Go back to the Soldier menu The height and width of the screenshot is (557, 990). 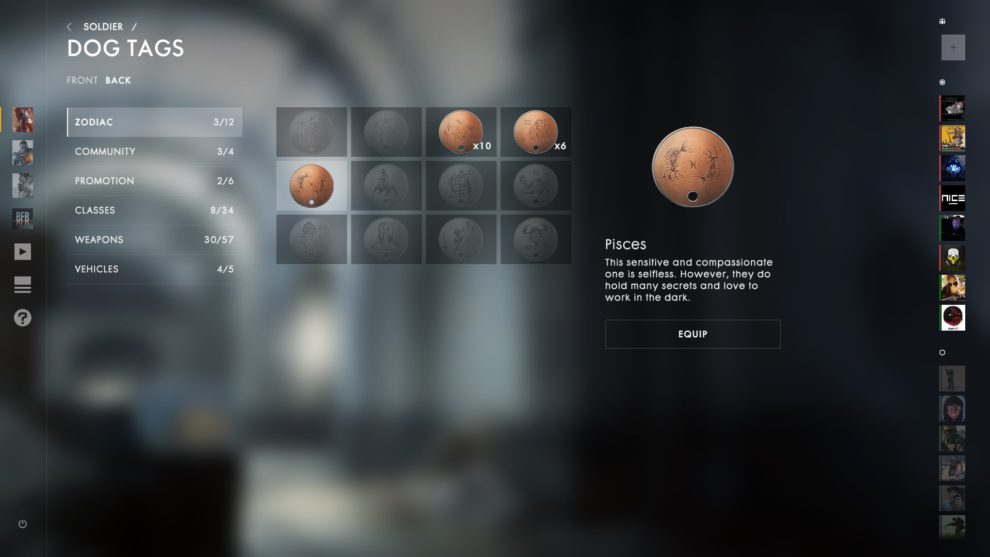[x=102, y=27]
